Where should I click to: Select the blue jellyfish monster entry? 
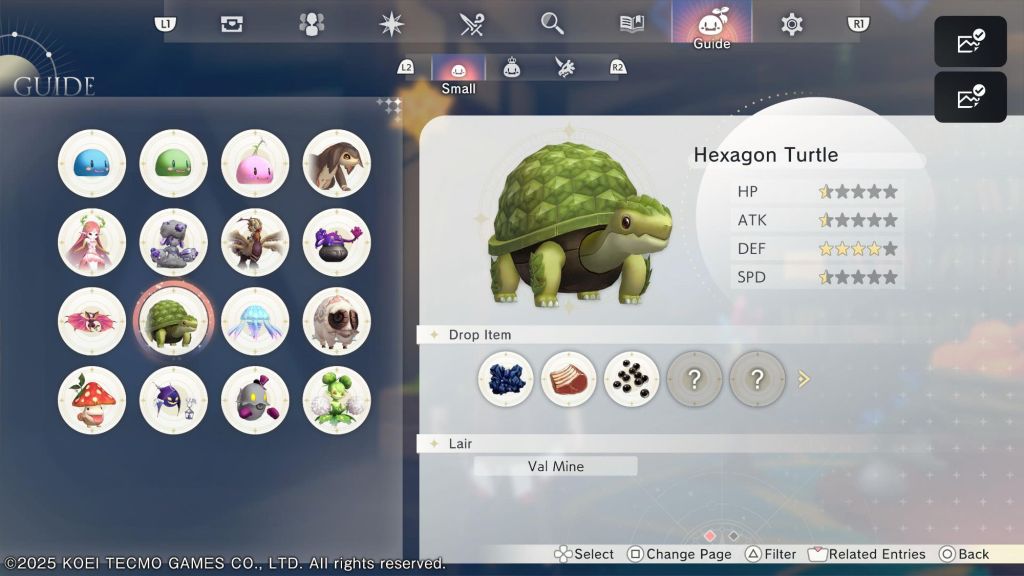pyautogui.click(x=255, y=321)
